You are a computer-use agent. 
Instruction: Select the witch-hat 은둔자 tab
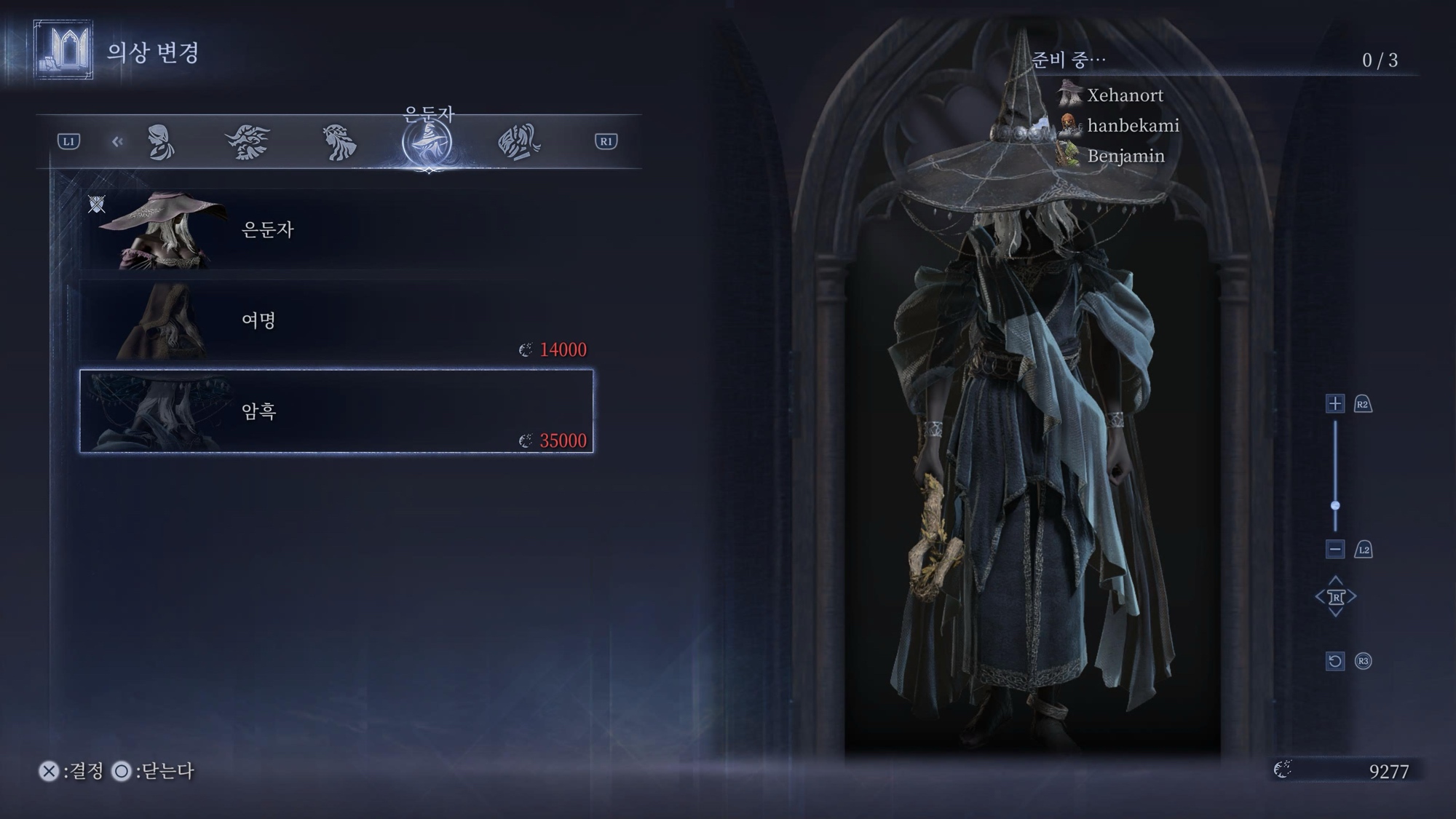[428, 143]
